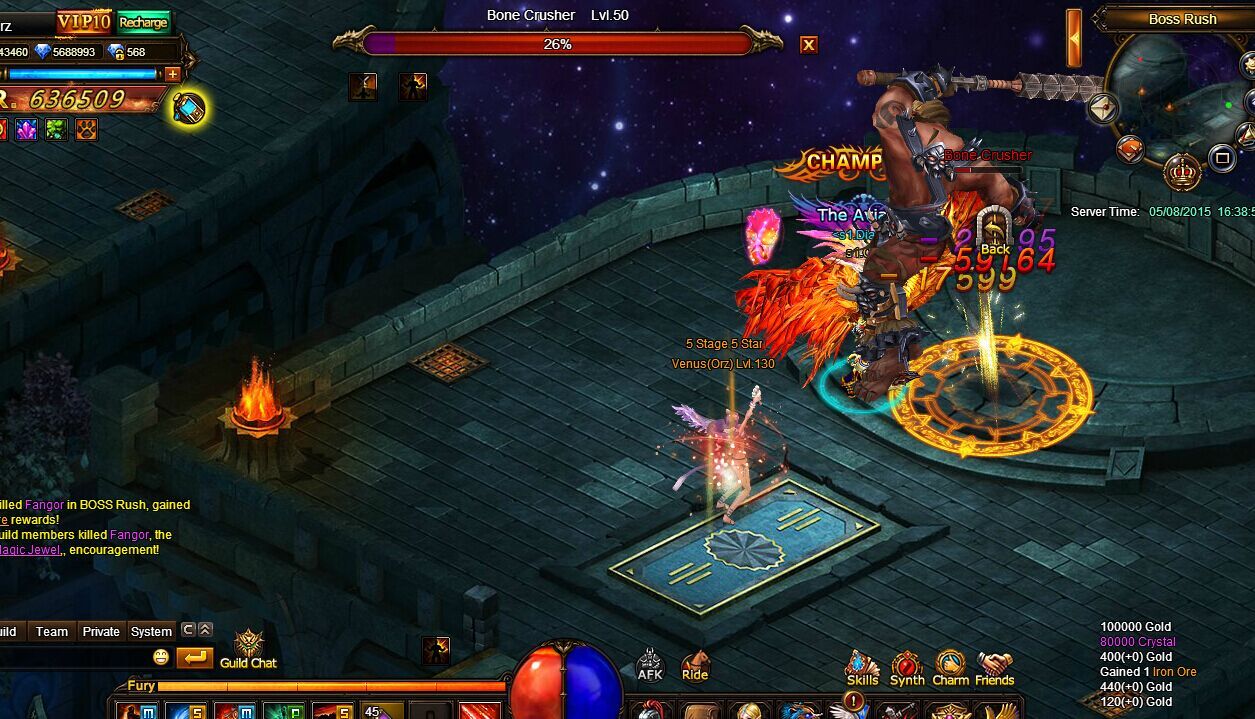1255x719 pixels.
Task: Open the System chat tab
Action: coord(151,631)
